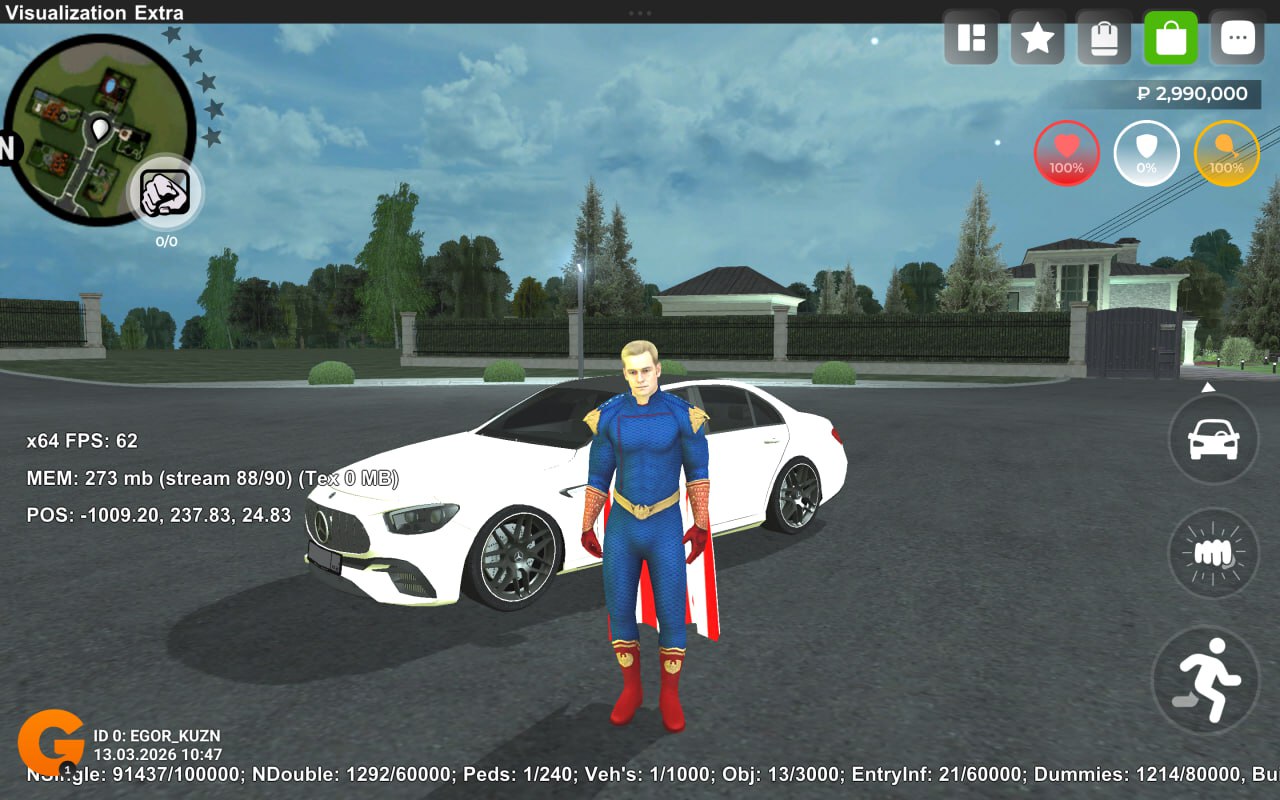
Task: Tap the car enter-vehicle button
Action: 1213,439
